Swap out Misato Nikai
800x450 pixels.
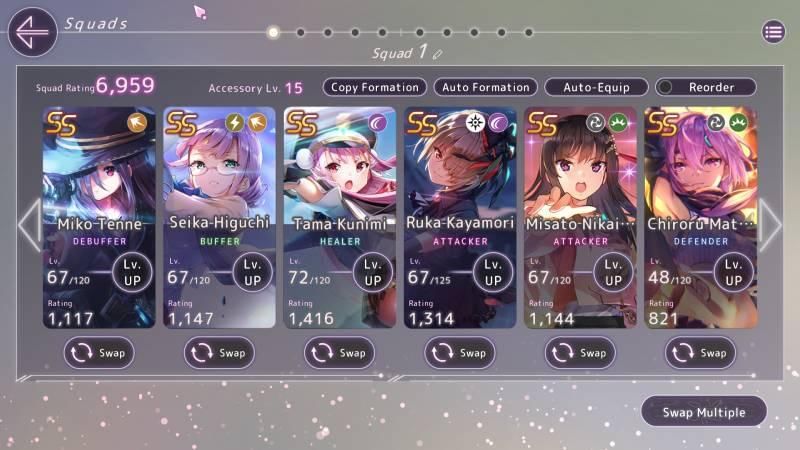click(580, 352)
